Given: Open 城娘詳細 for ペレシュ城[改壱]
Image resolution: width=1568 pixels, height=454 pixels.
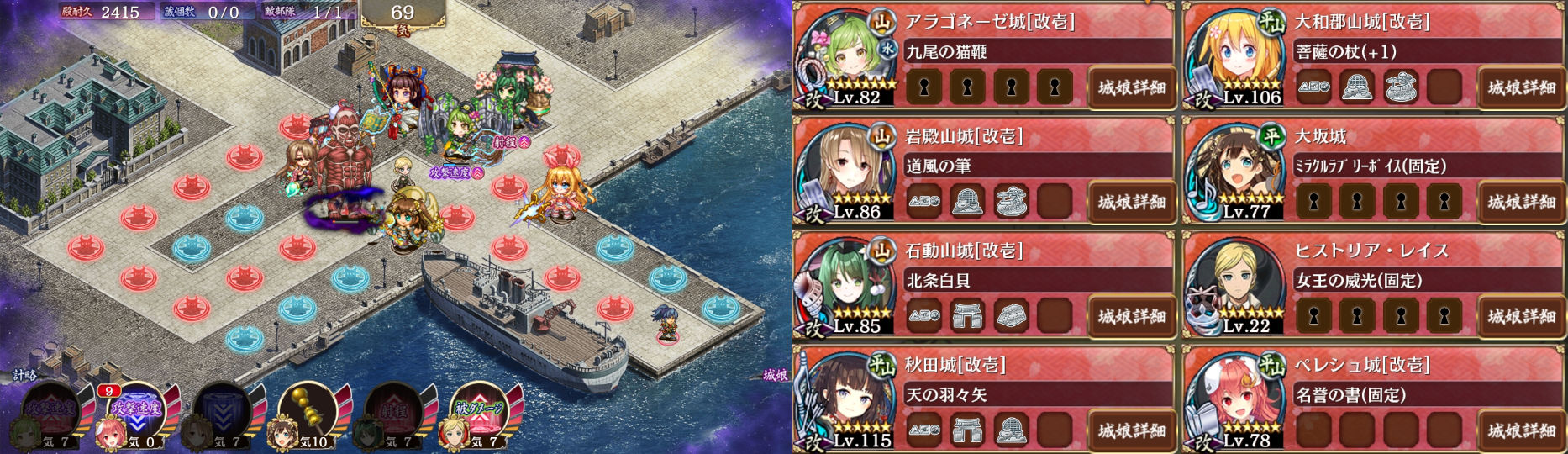Looking at the screenshot, I should [x=1521, y=430].
